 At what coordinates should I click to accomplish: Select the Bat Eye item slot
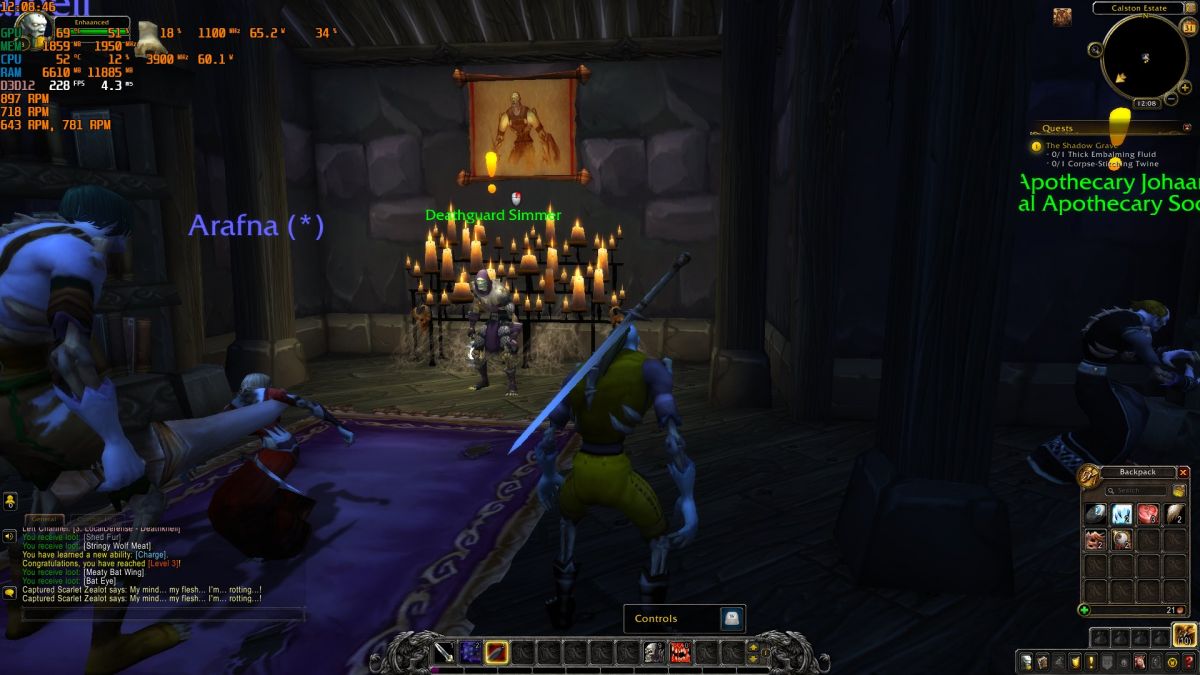coord(1122,541)
